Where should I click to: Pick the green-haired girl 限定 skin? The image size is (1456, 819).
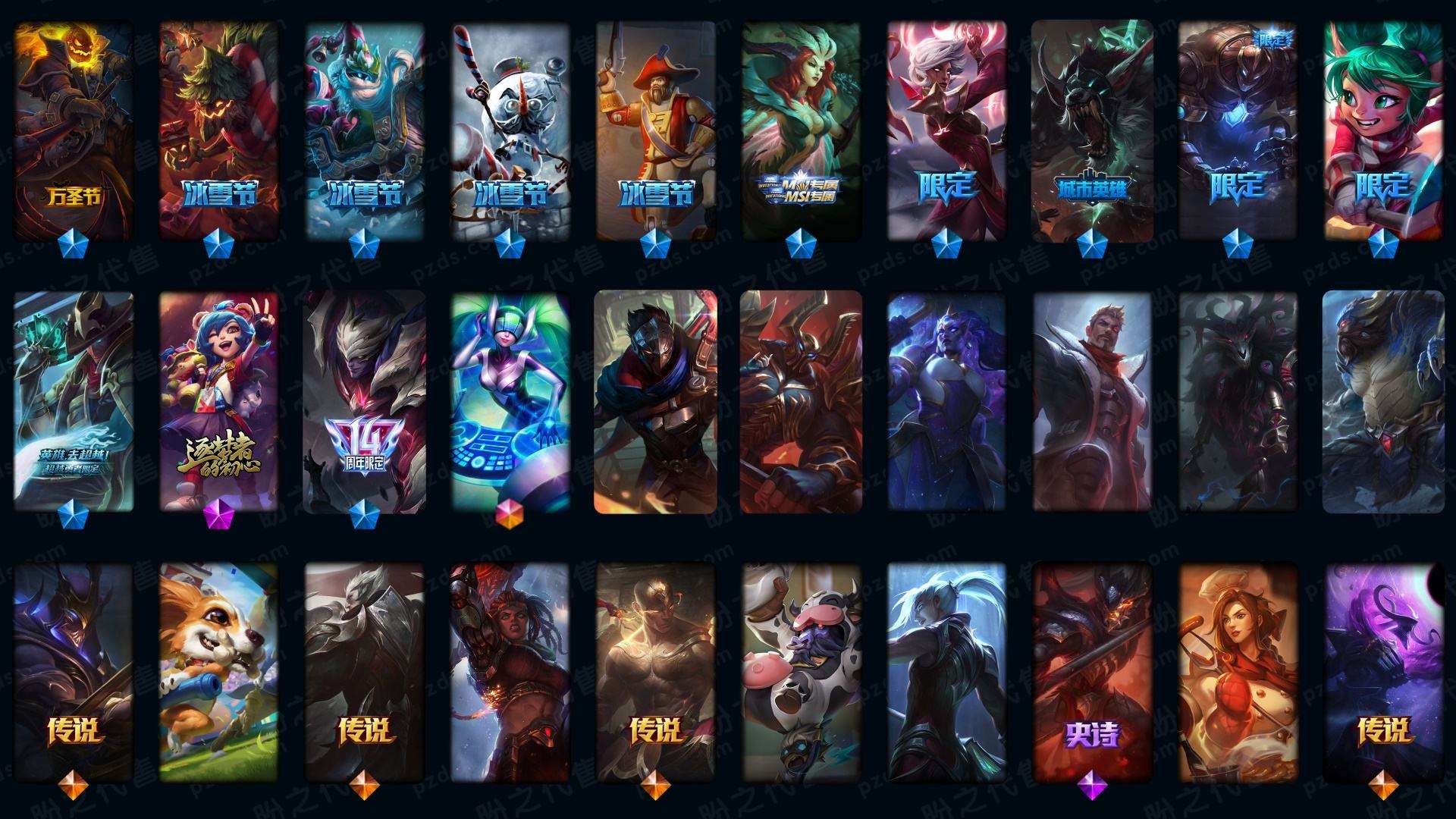pyautogui.click(x=1382, y=129)
